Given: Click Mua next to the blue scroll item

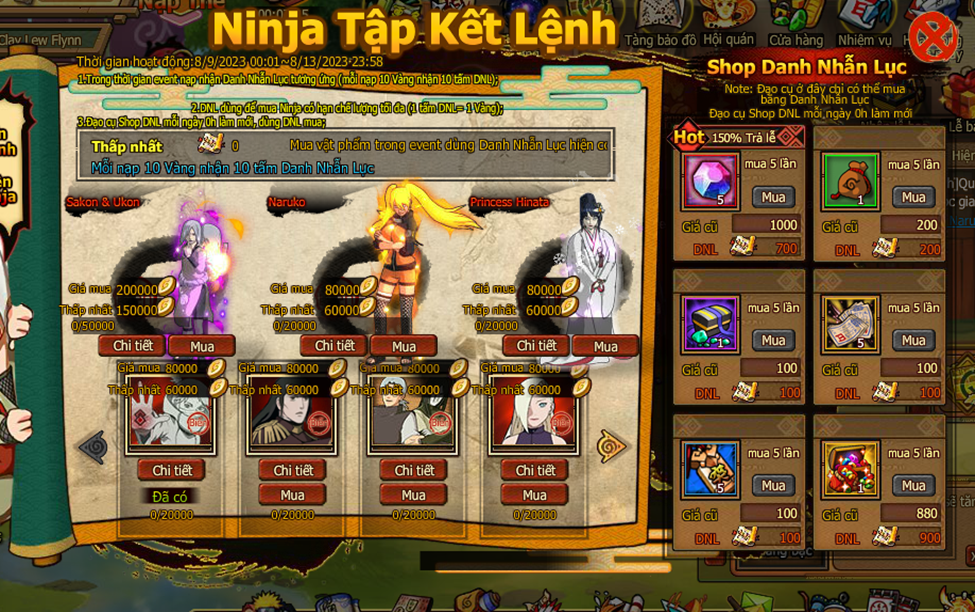Looking at the screenshot, I should coord(773,485).
